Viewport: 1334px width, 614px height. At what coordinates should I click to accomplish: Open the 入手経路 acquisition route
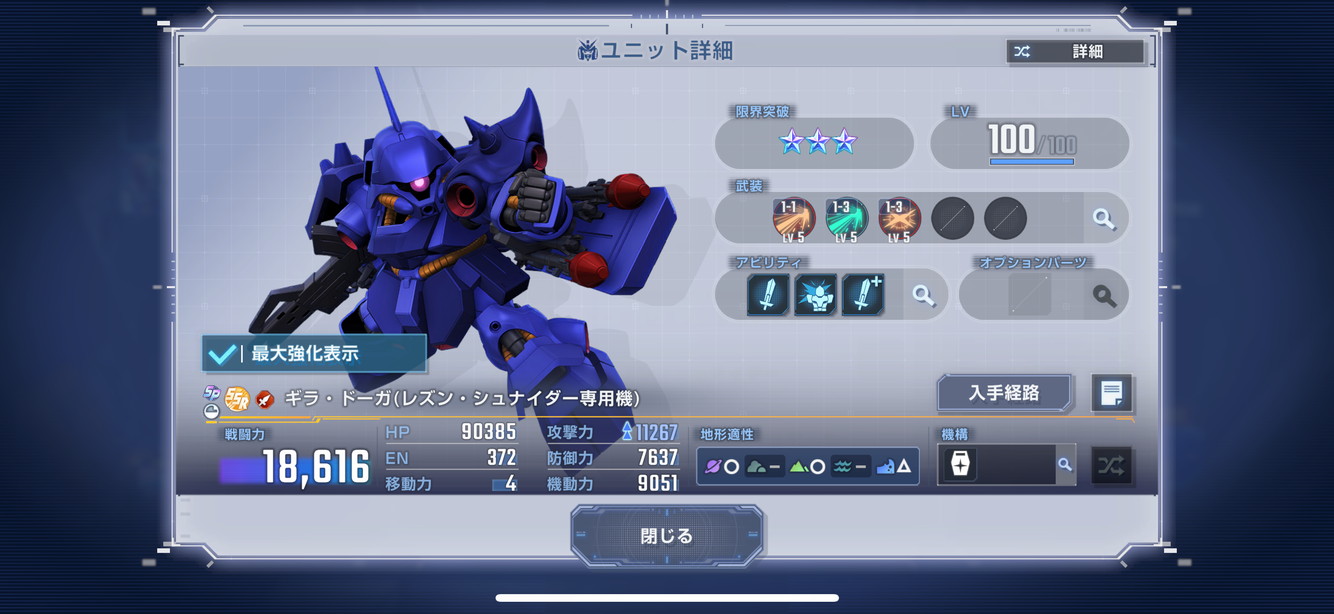point(1004,393)
